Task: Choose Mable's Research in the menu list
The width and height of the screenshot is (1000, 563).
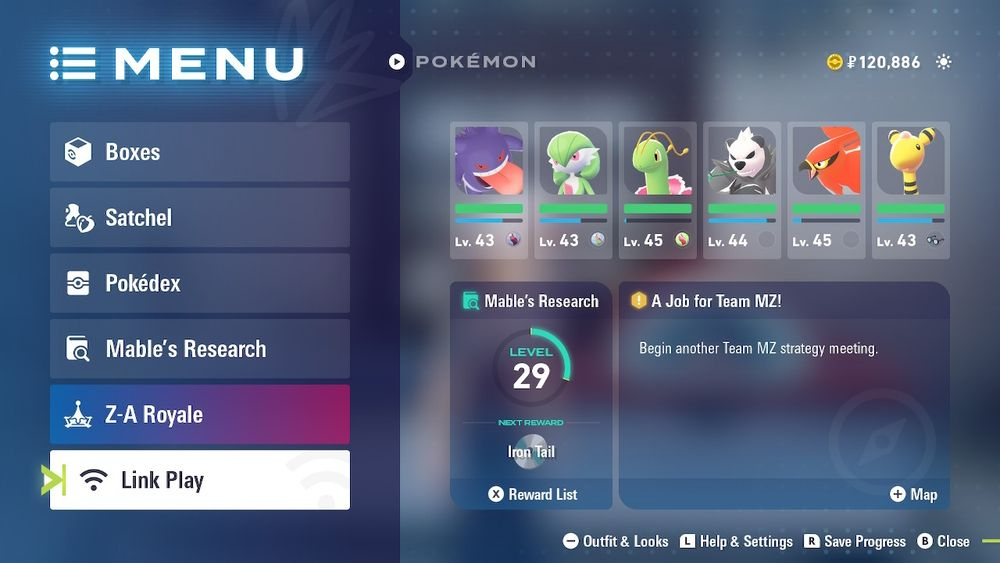Action: pos(200,349)
